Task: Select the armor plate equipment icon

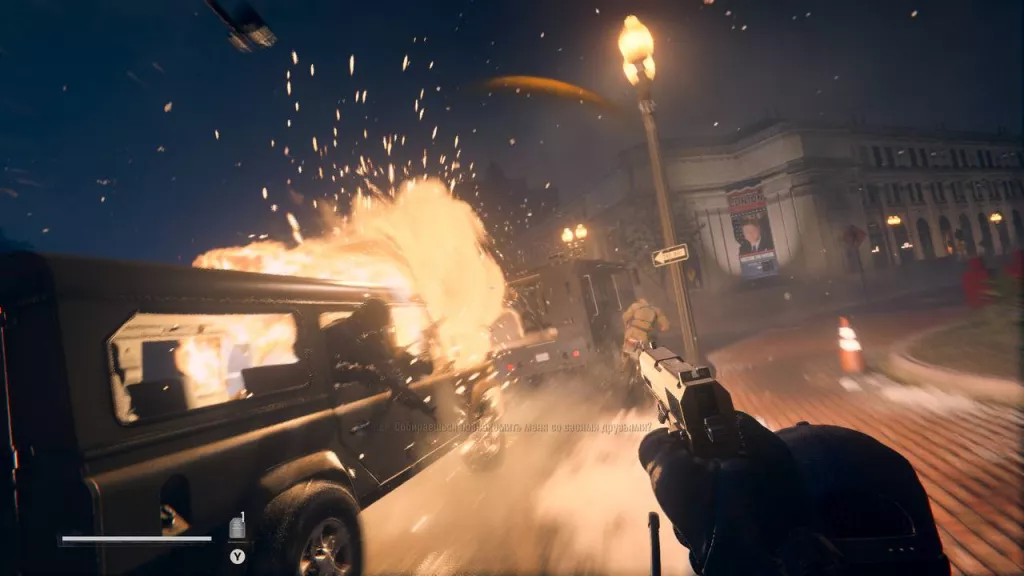Action: coord(237,528)
